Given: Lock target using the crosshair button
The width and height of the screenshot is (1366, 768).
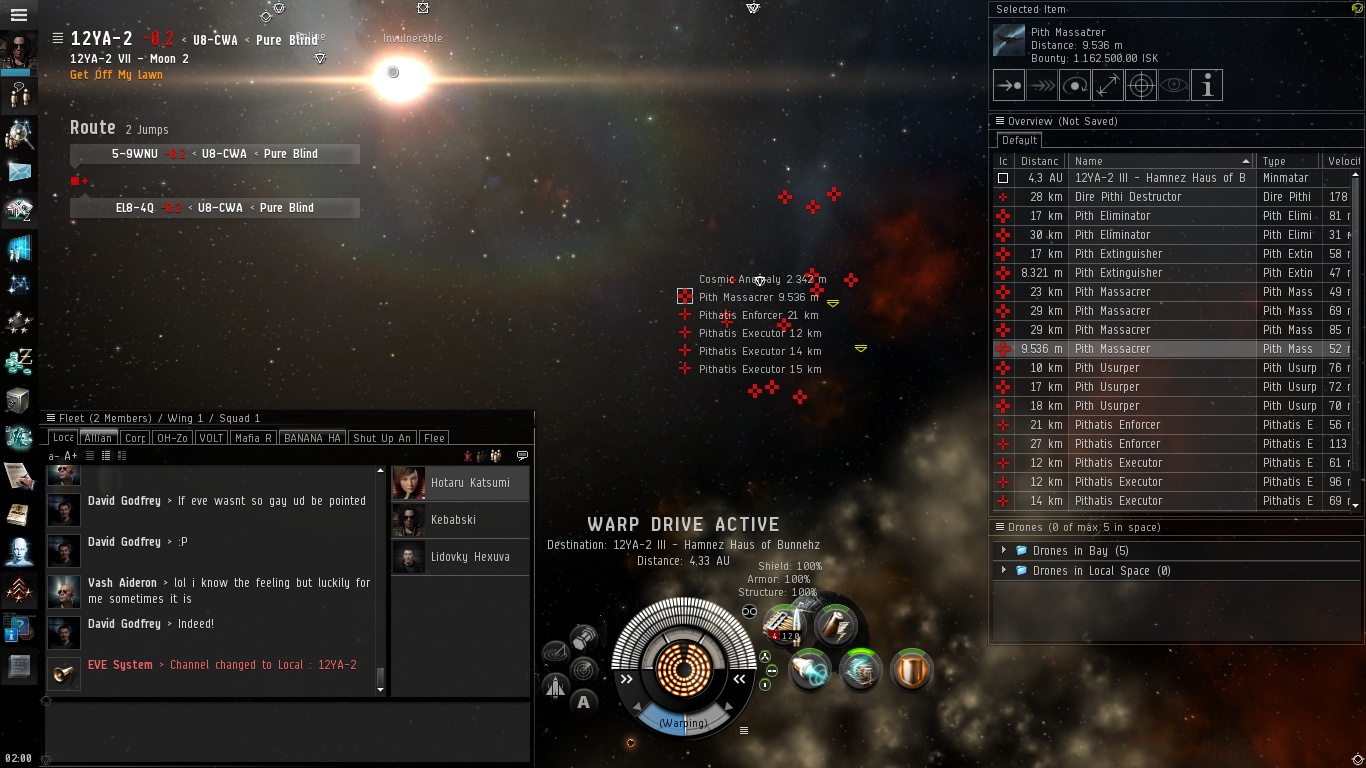Looking at the screenshot, I should click(x=1141, y=86).
